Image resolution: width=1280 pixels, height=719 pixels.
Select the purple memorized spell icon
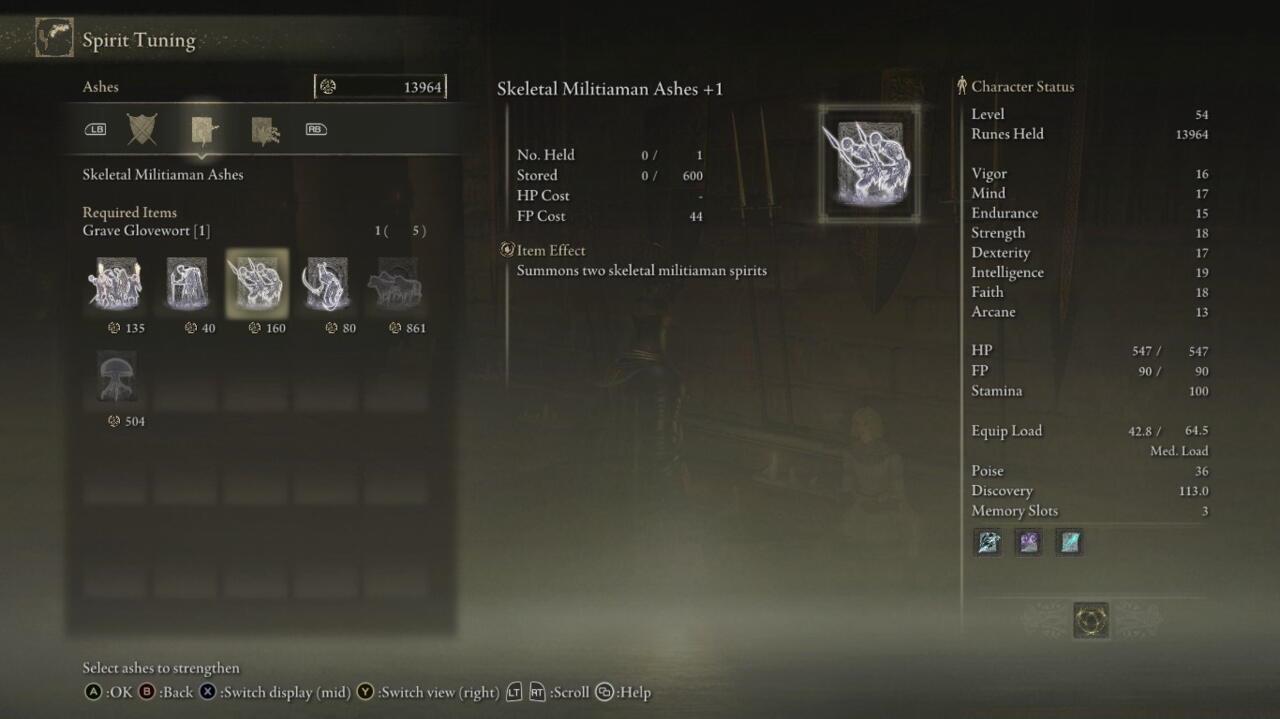point(1029,542)
